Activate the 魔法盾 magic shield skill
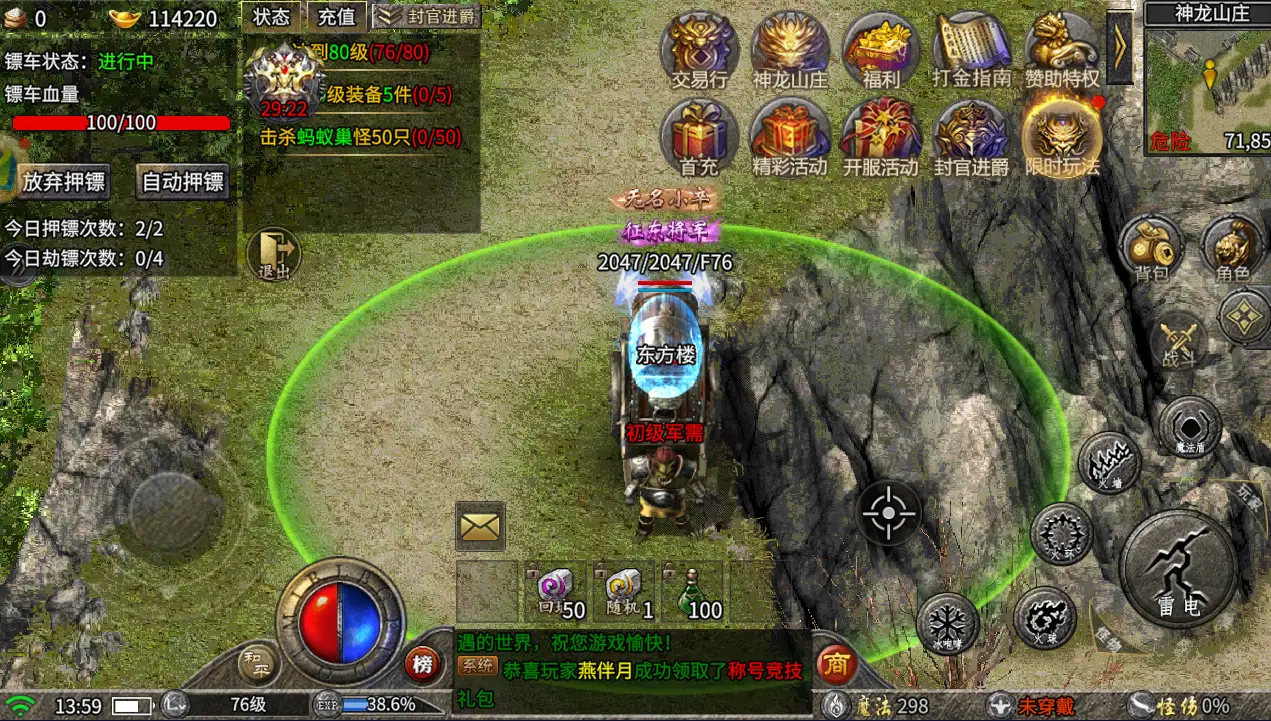This screenshot has width=1271, height=721. [1189, 425]
